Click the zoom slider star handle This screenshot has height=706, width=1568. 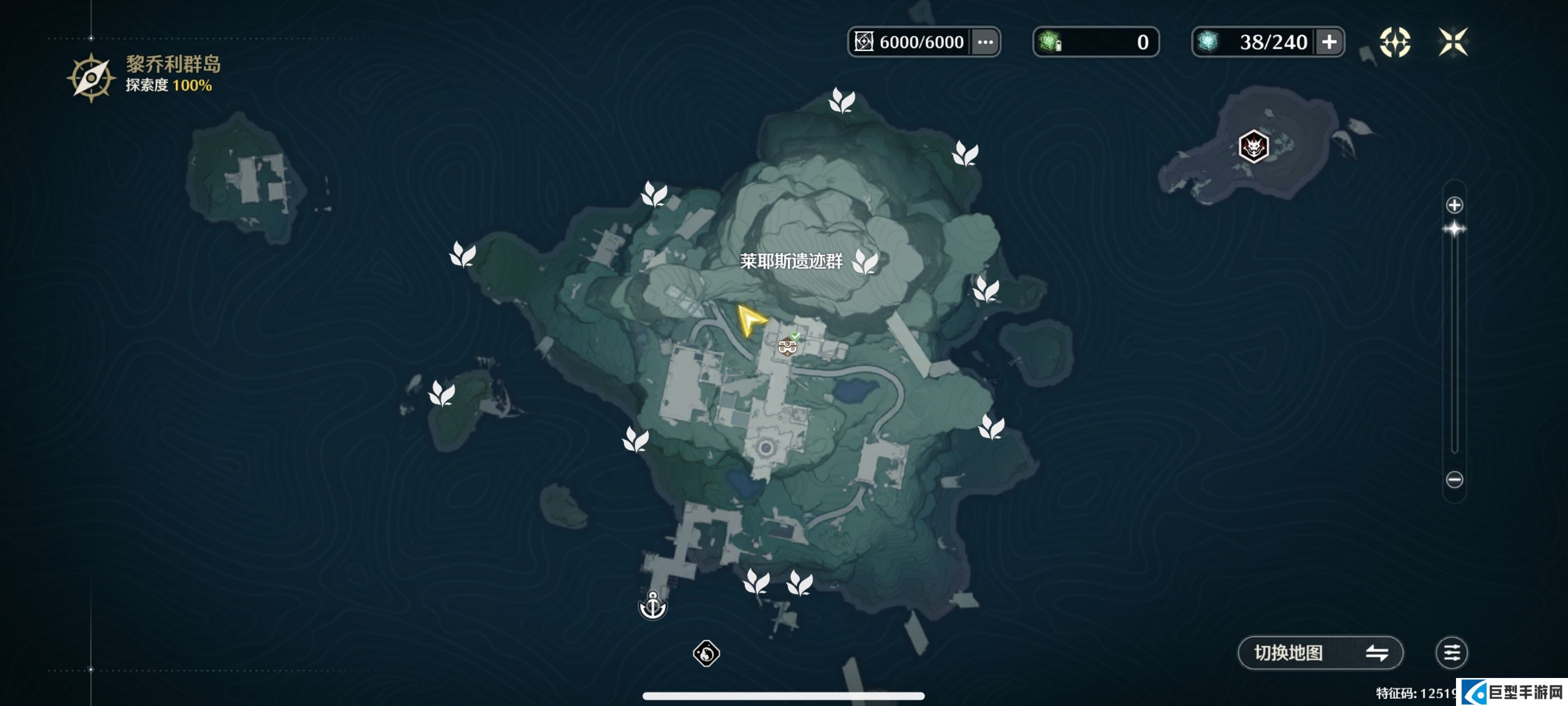(x=1454, y=230)
